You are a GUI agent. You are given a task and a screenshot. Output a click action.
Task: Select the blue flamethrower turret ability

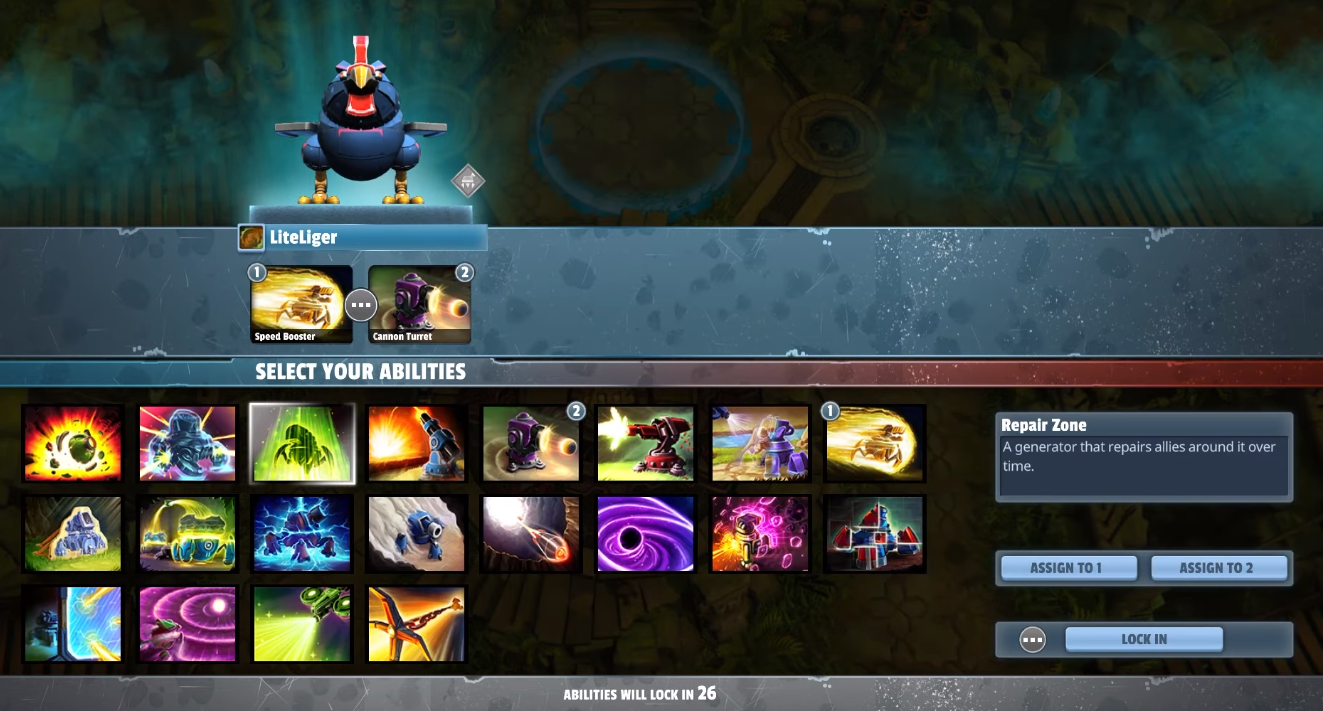pyautogui.click(x=417, y=443)
